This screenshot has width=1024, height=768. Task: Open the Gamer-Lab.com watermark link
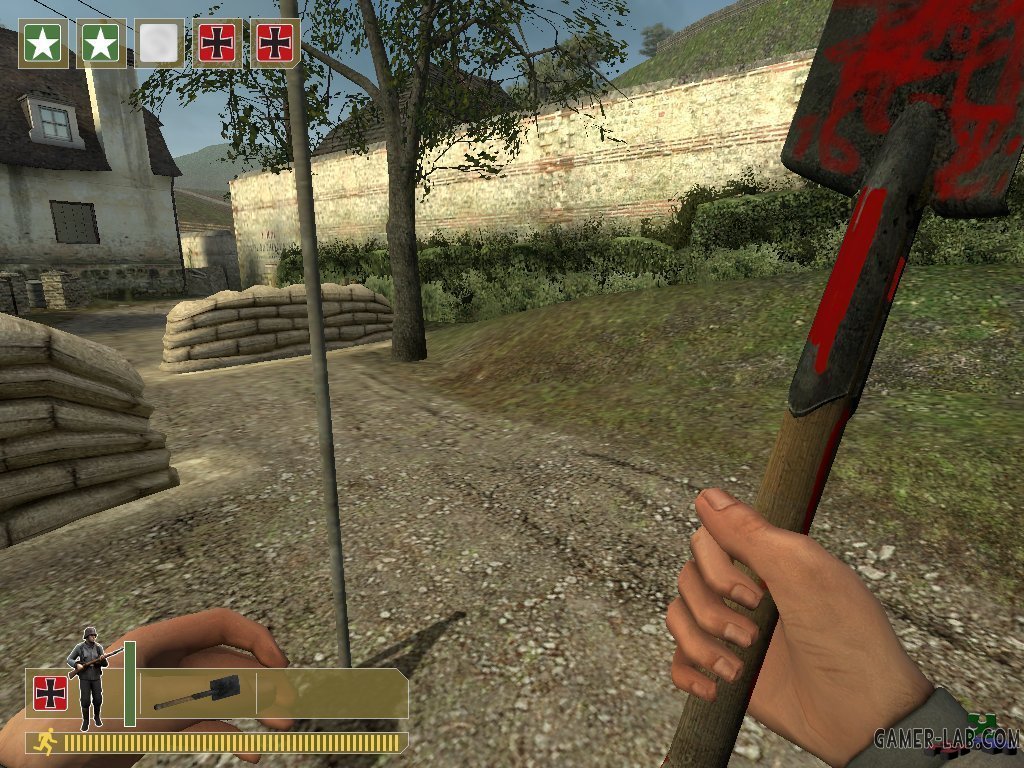(x=946, y=739)
